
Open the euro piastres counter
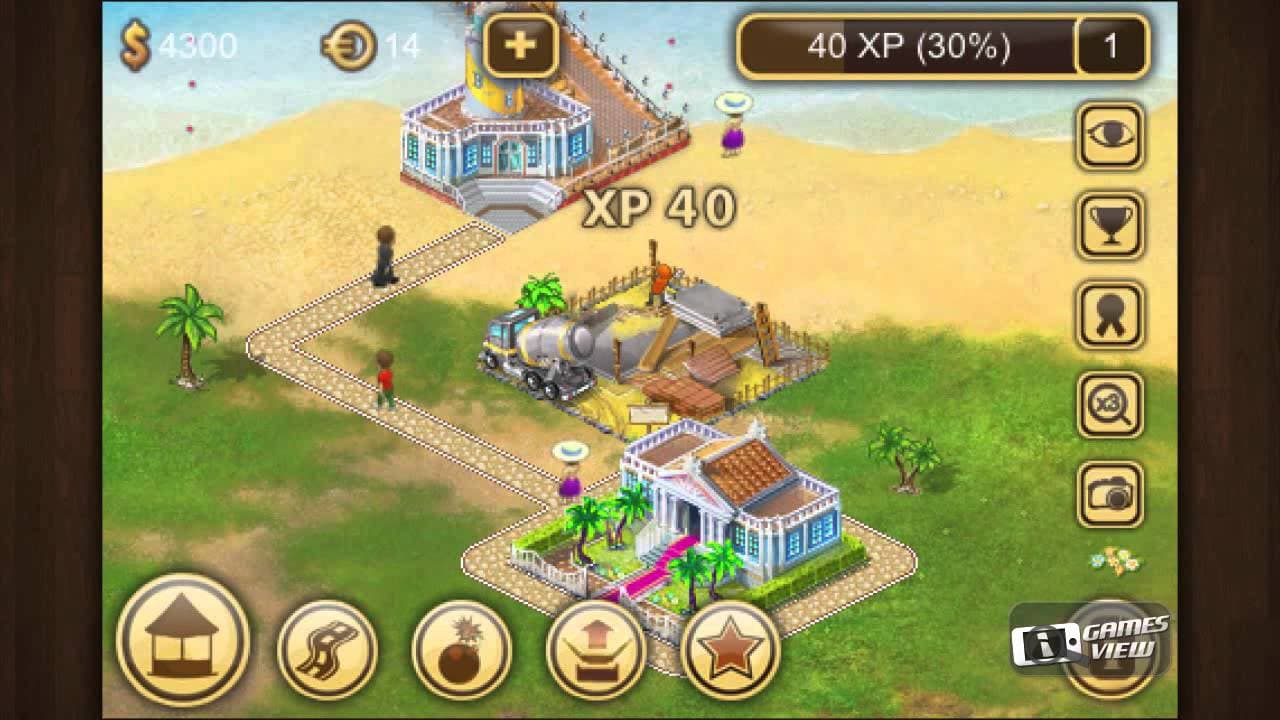372,44
